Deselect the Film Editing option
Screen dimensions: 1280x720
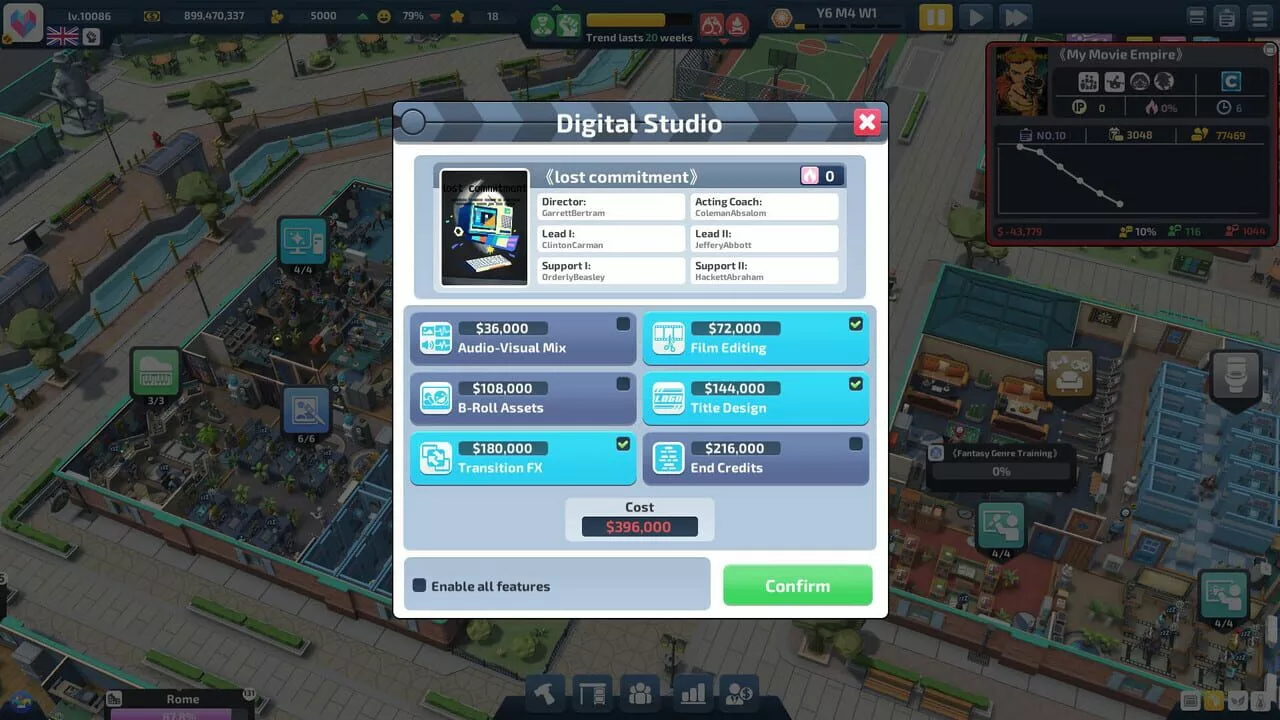coord(755,339)
